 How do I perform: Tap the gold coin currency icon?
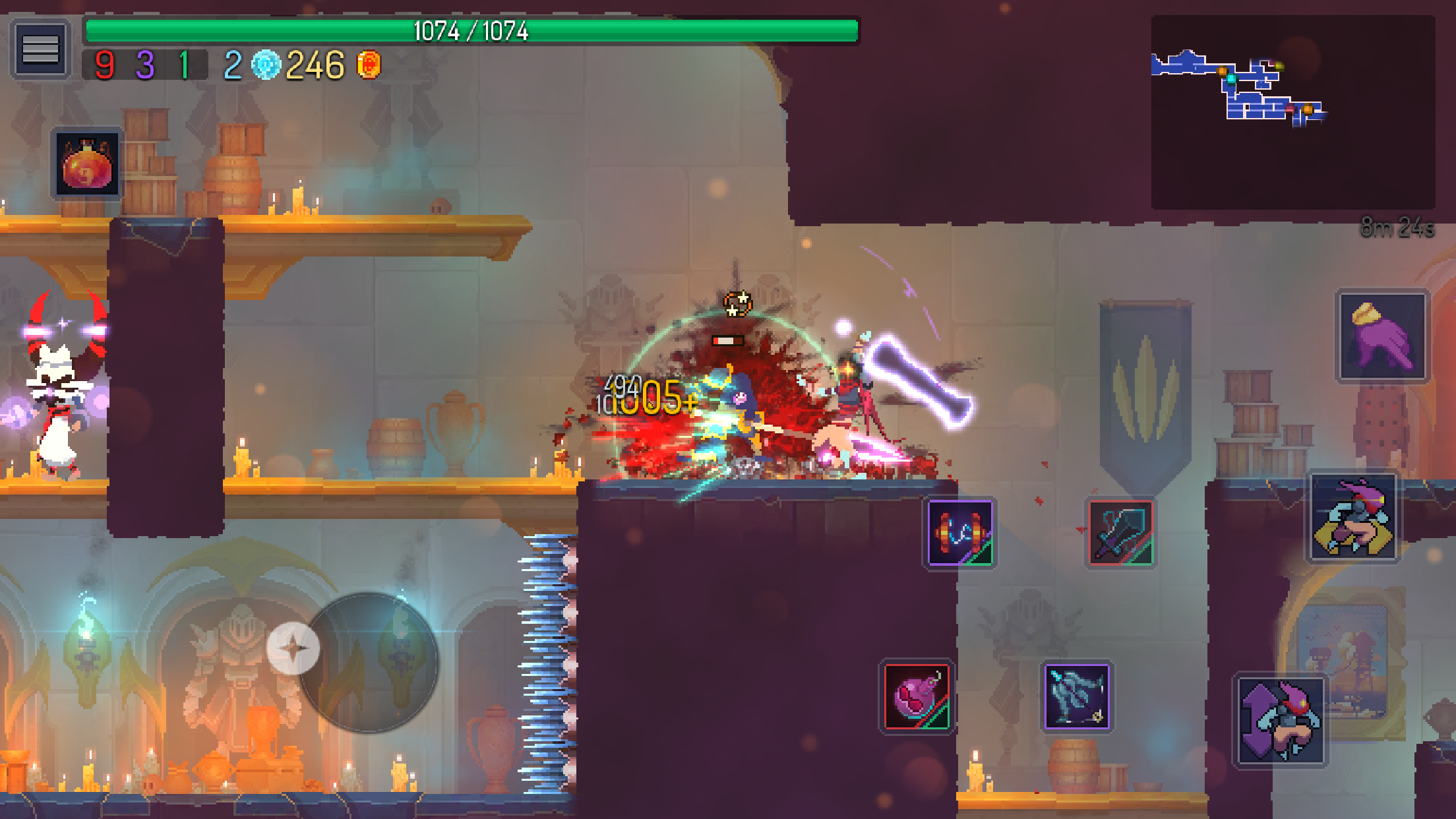[367, 65]
